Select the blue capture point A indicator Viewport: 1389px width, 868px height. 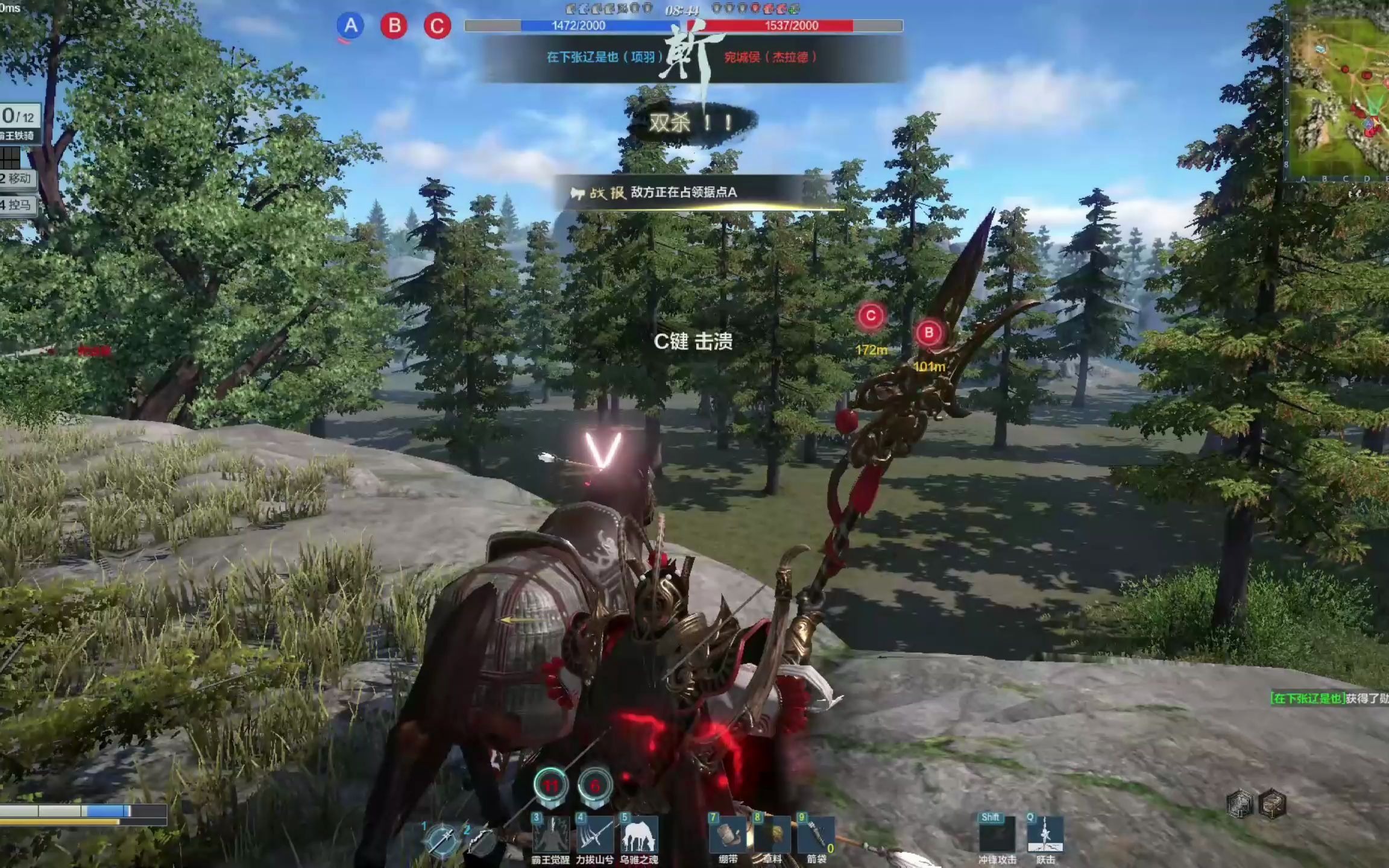tap(350, 26)
